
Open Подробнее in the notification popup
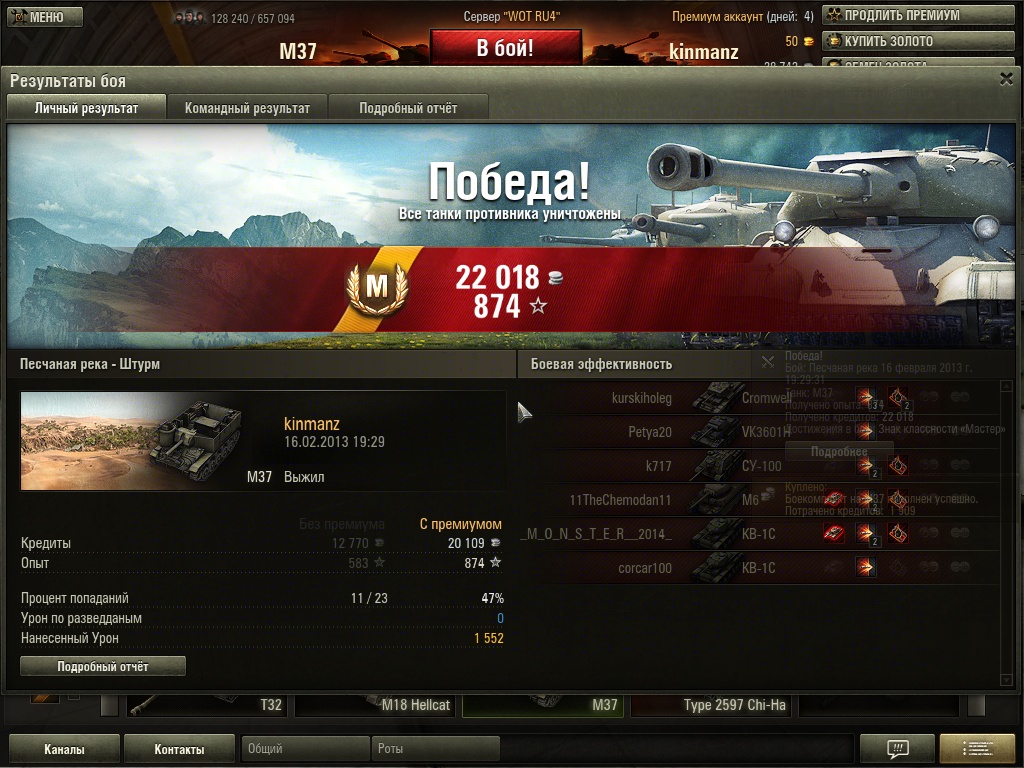[838, 451]
